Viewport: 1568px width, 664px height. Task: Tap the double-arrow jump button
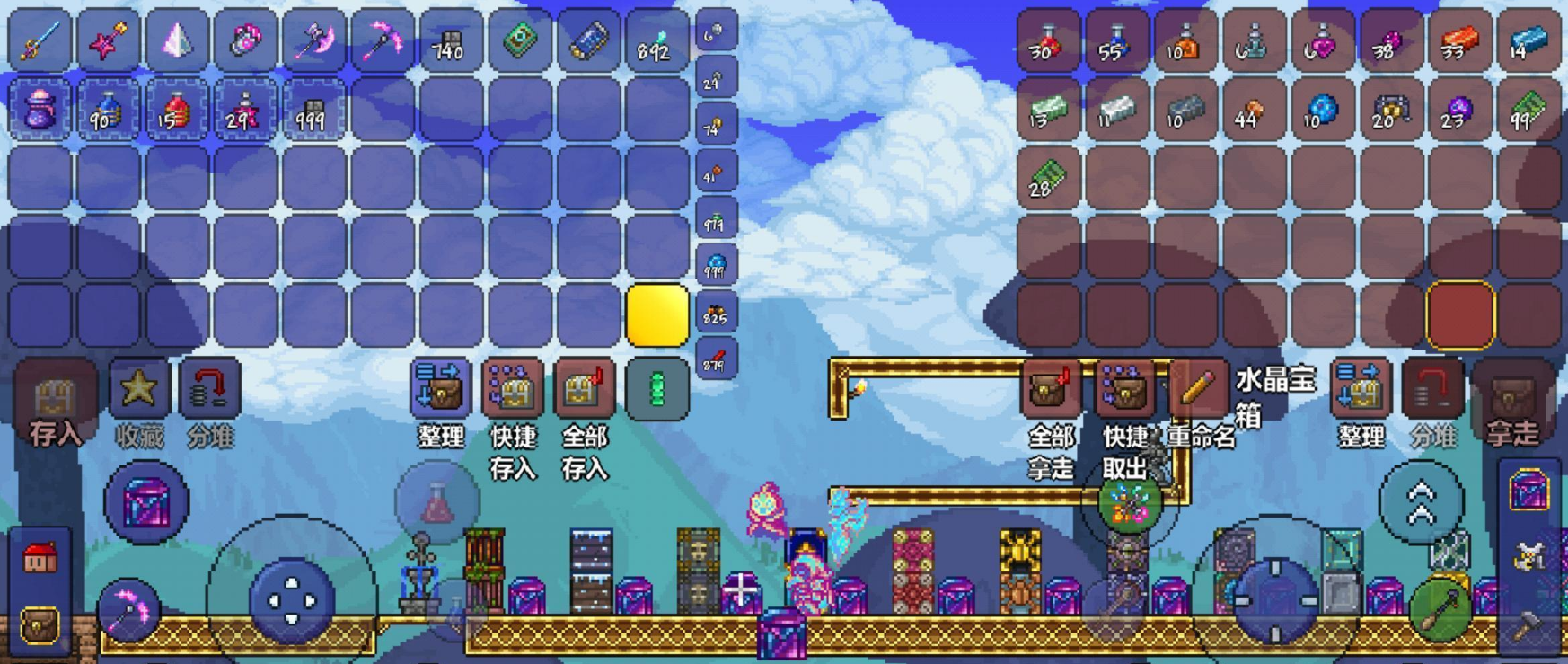(x=1421, y=502)
